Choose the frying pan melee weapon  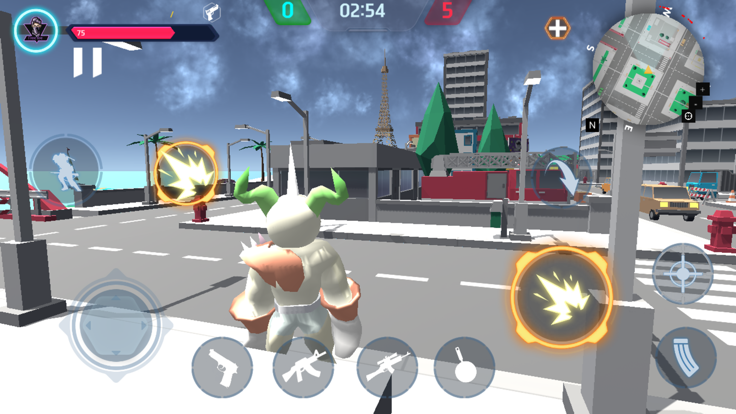(464, 367)
